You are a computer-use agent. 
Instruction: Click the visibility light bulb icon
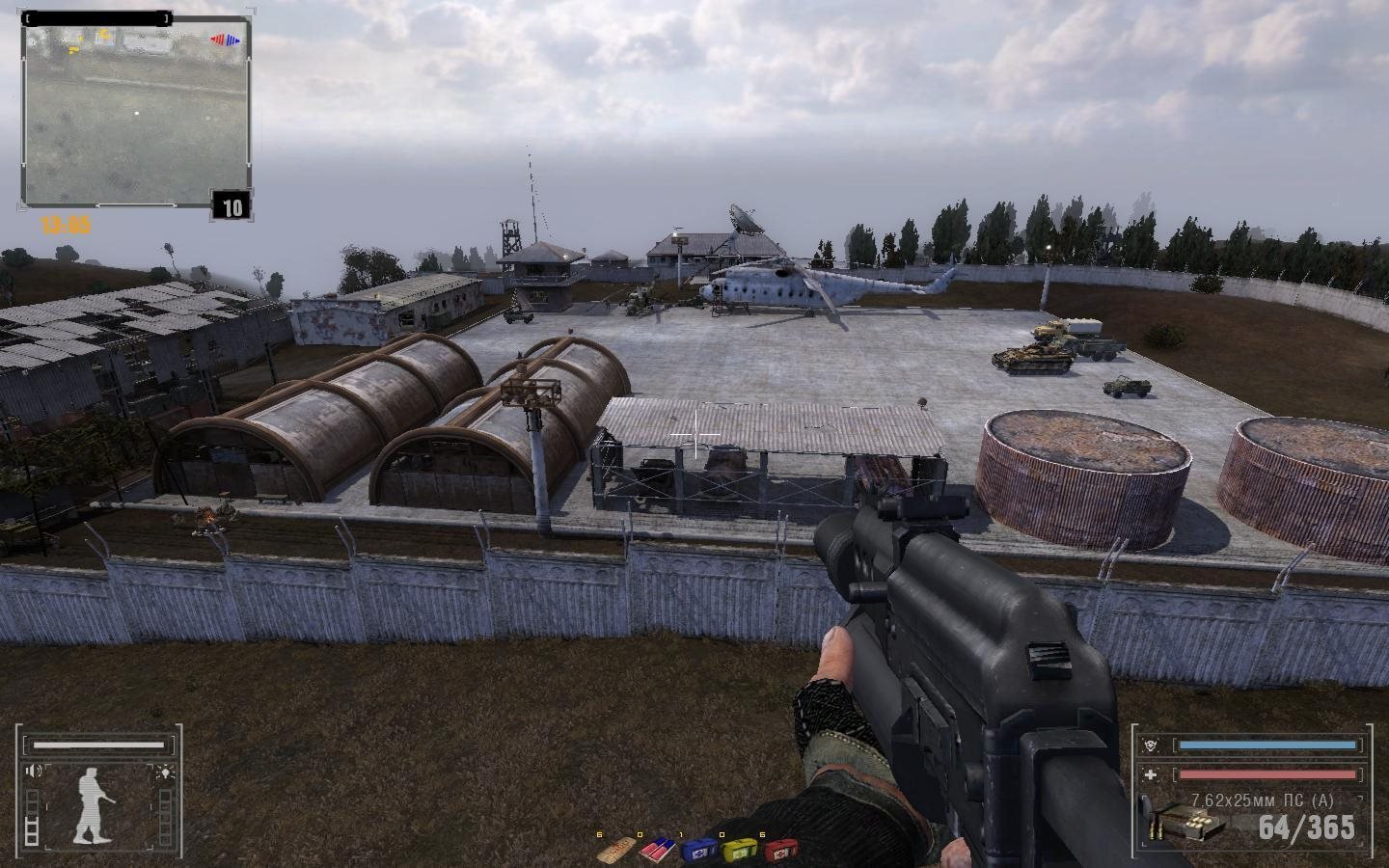pos(165,771)
